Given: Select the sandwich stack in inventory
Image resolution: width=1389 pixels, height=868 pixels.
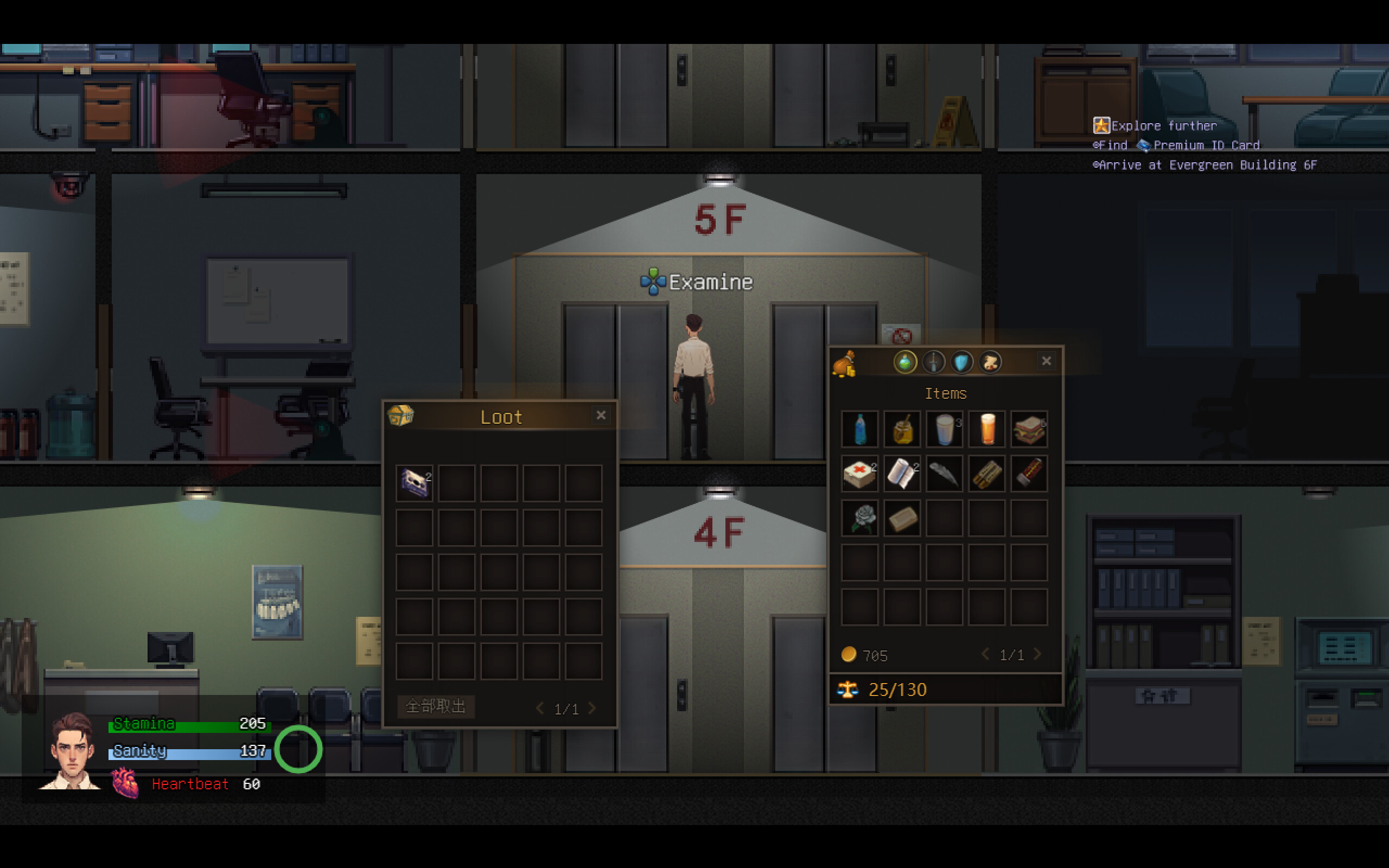Looking at the screenshot, I should pyautogui.click(x=1029, y=430).
